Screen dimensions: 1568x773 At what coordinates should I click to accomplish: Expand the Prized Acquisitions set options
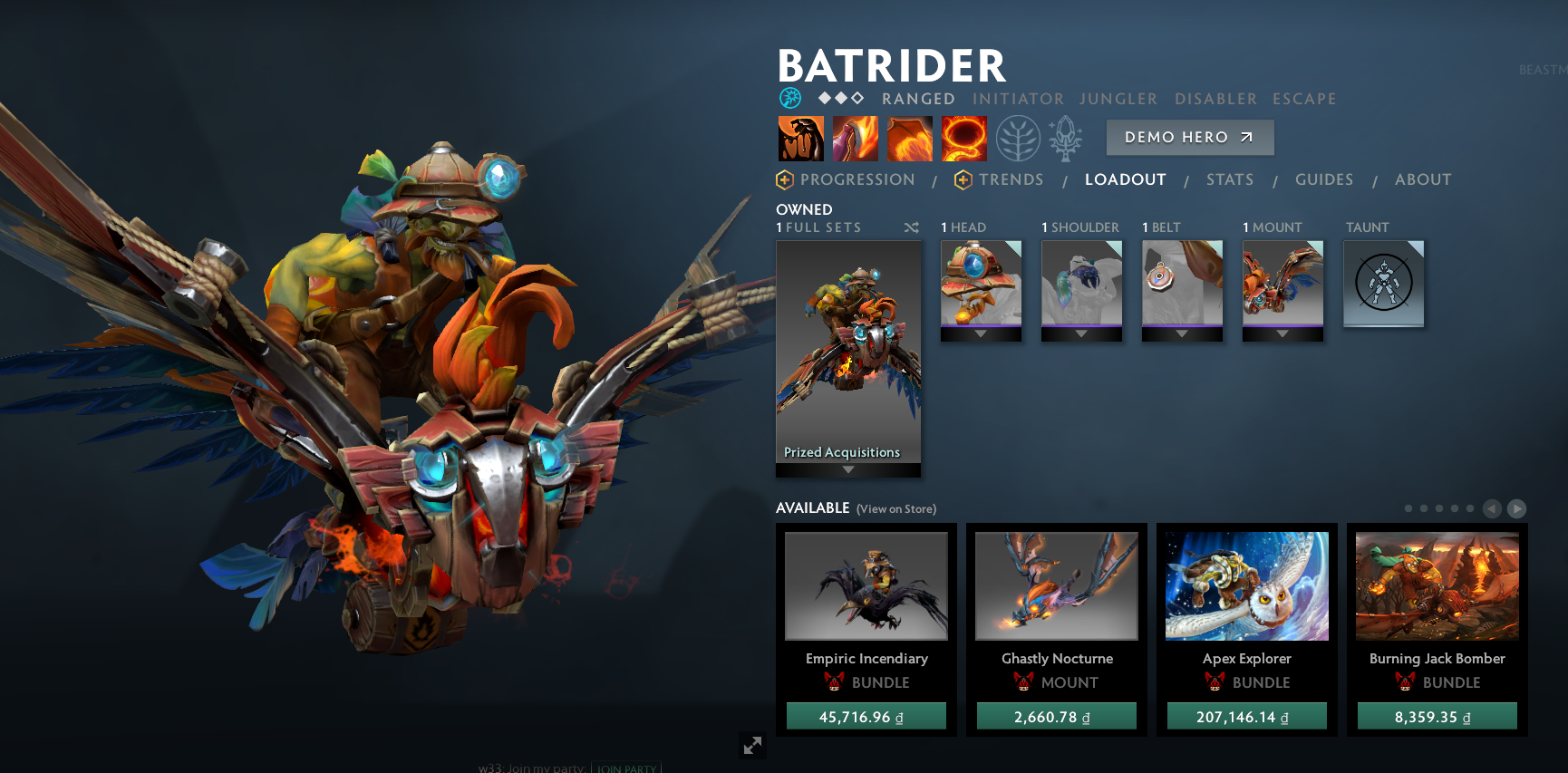coord(847,469)
